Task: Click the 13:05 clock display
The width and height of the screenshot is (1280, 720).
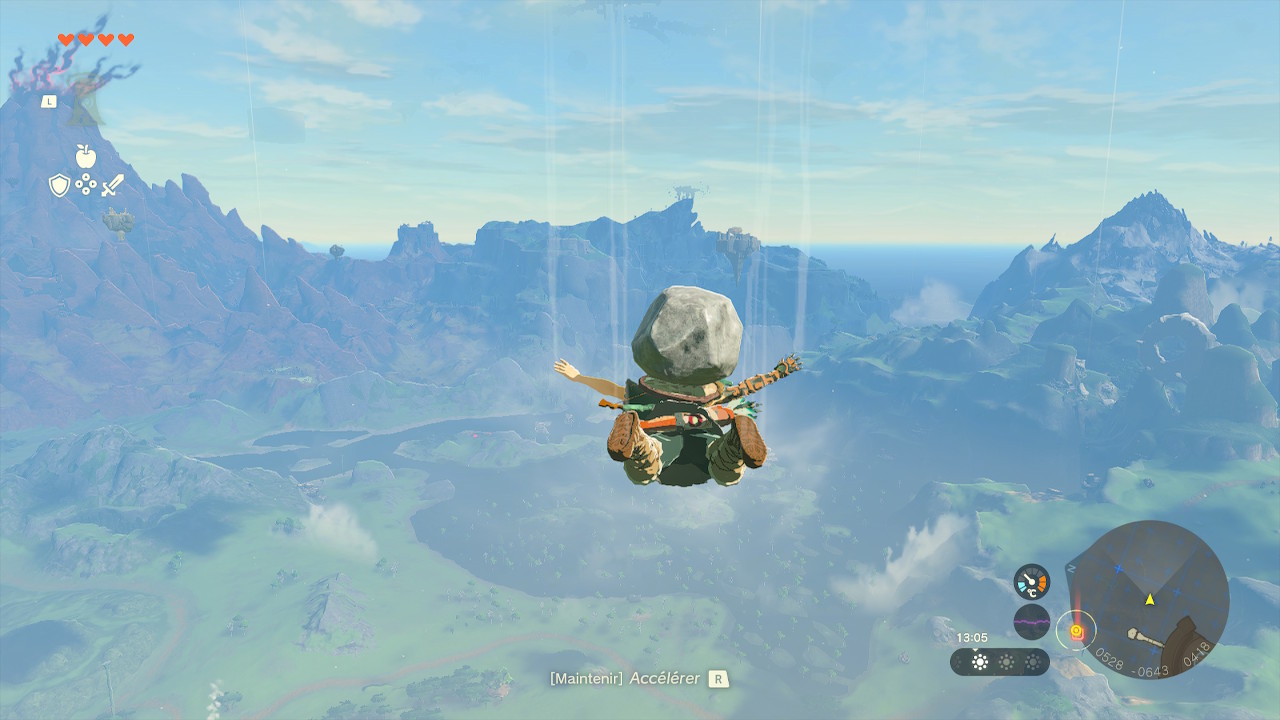Action: (972, 636)
